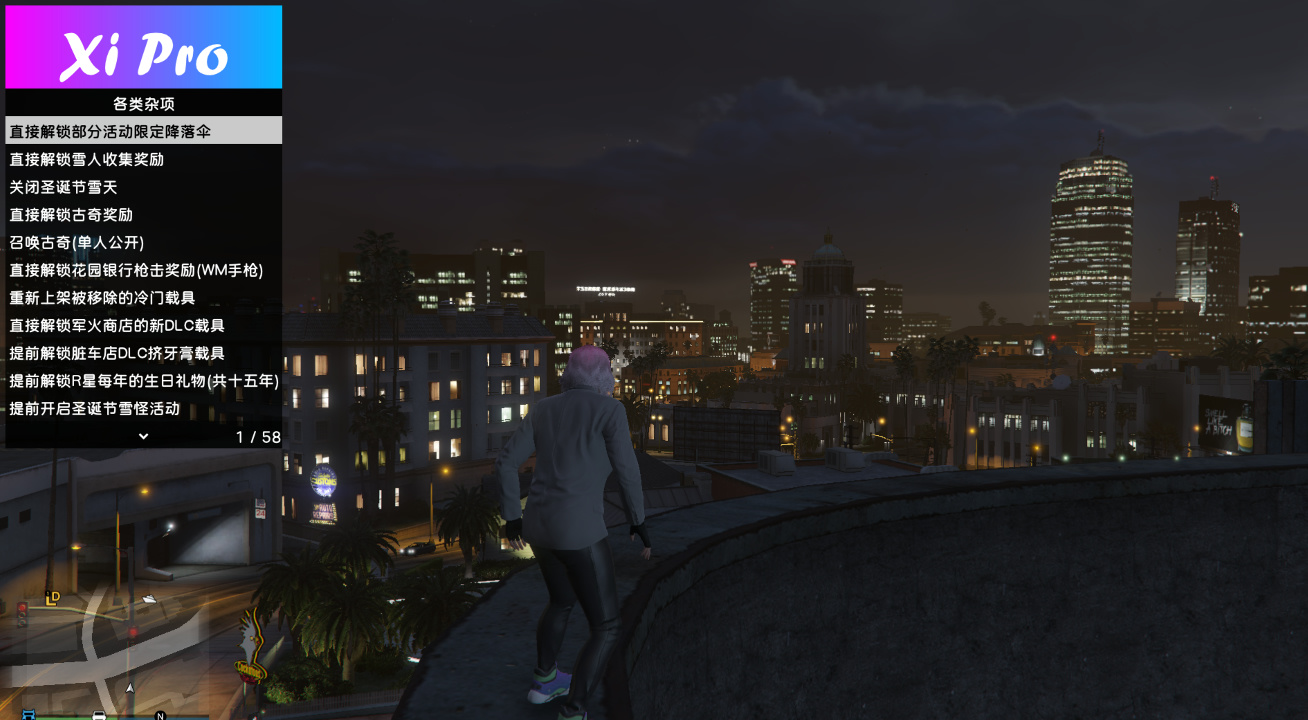Click the white car icon above the health bar

pos(98,714)
